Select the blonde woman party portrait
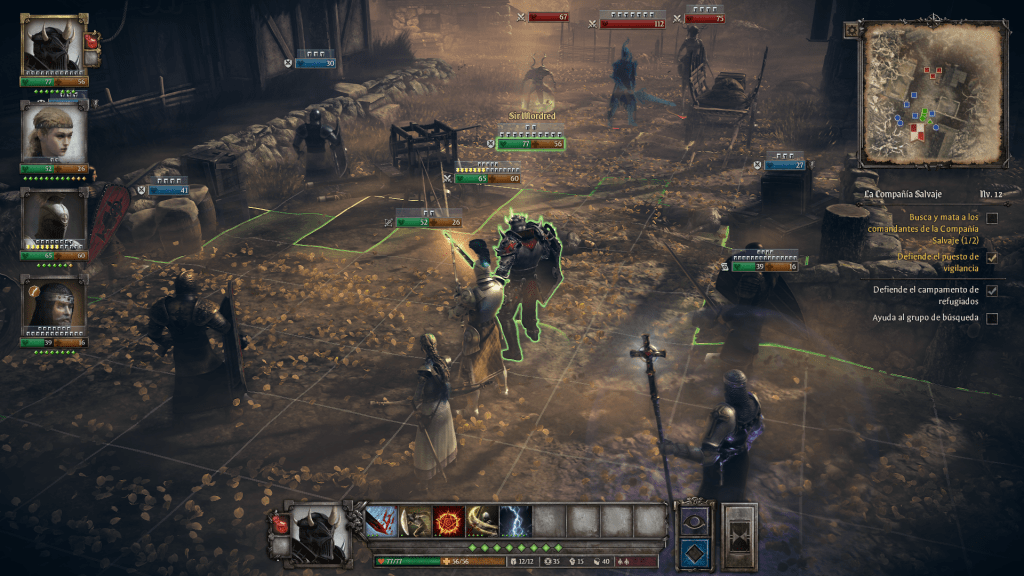 tap(53, 132)
